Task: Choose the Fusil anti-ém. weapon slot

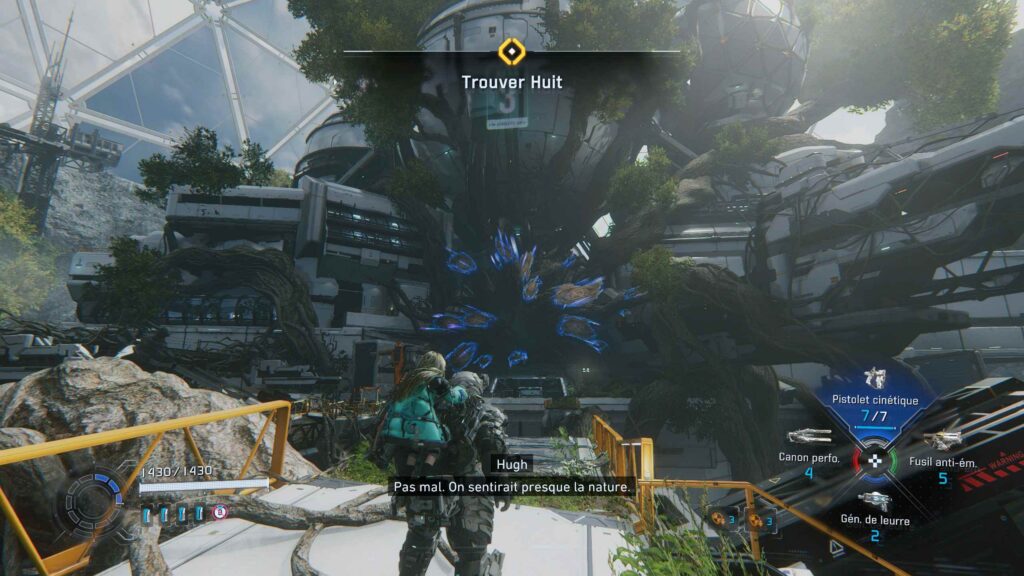Action: click(x=942, y=441)
